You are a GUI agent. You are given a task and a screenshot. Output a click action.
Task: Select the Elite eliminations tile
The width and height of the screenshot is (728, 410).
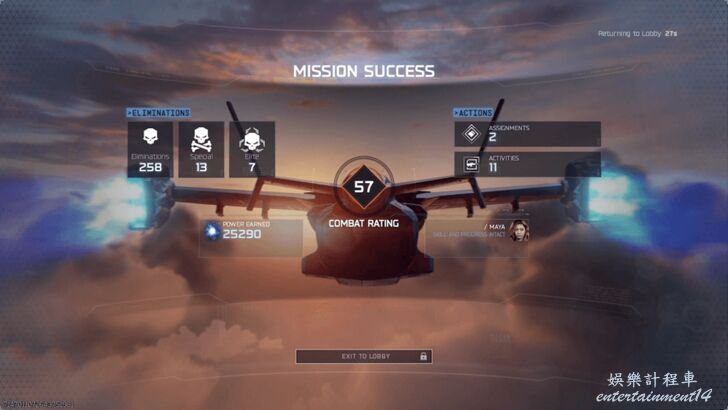pyautogui.click(x=252, y=149)
